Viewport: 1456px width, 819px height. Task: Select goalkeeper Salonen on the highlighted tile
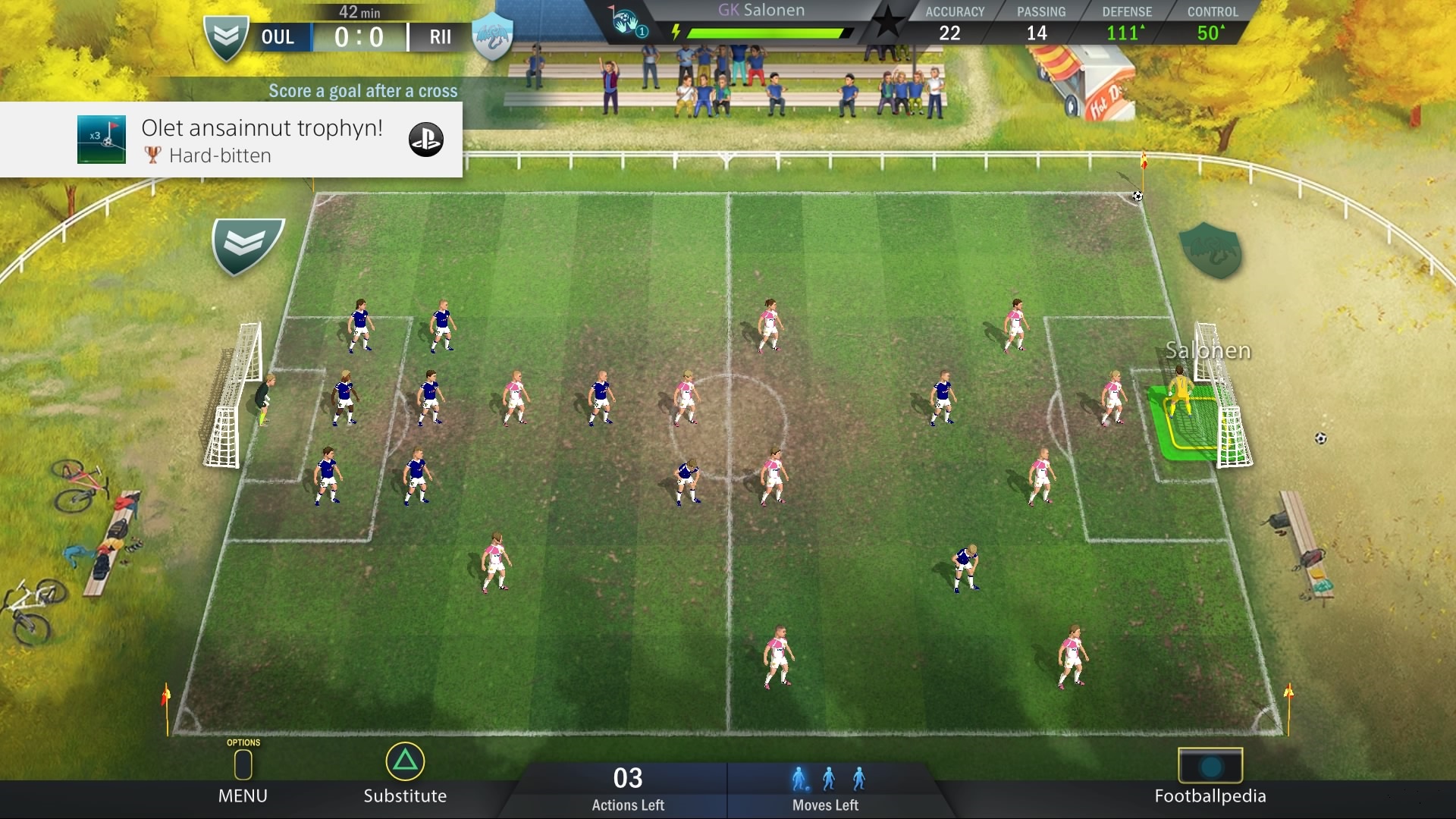pos(1180,394)
